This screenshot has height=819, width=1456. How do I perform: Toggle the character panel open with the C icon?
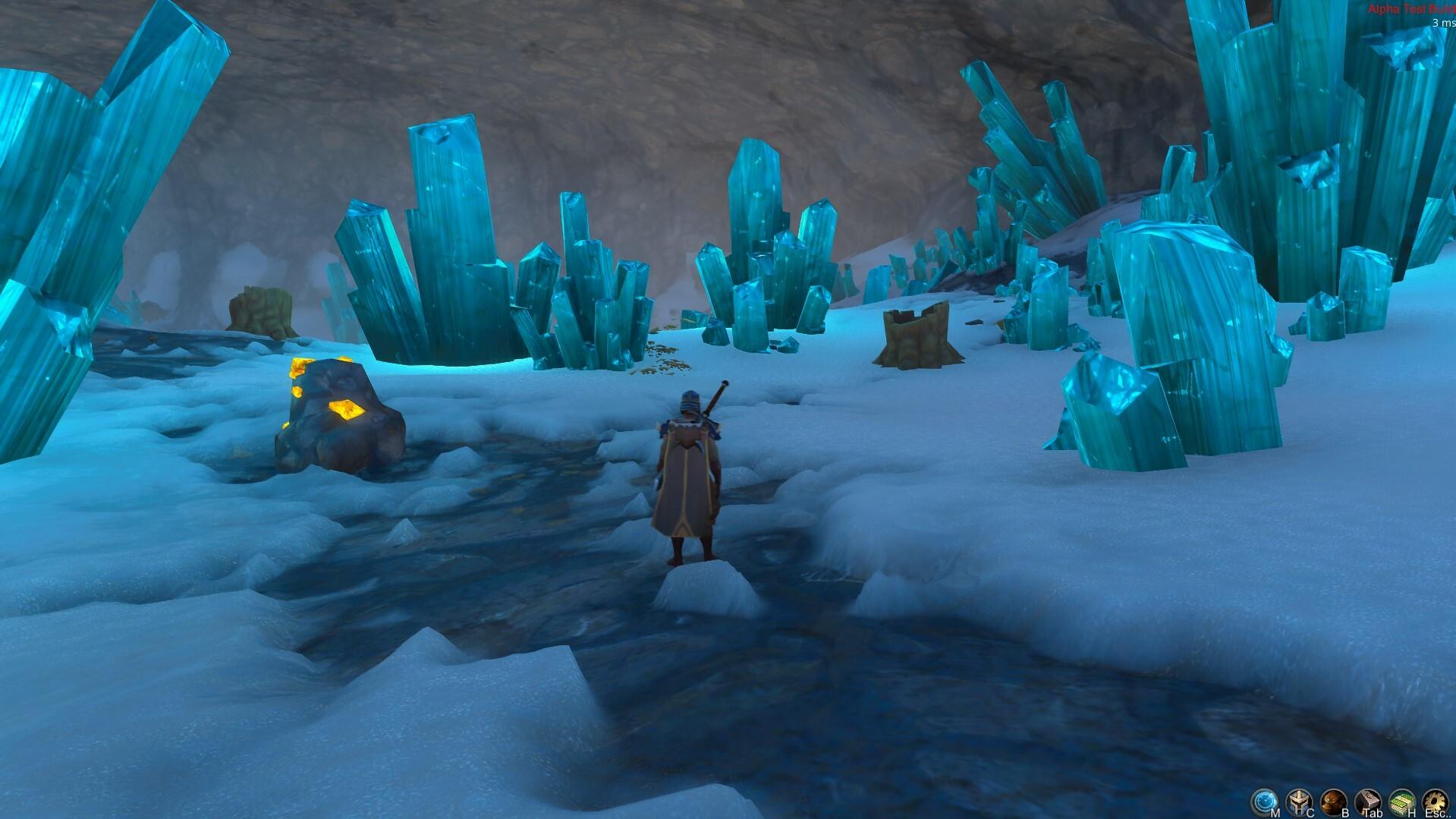(1298, 799)
